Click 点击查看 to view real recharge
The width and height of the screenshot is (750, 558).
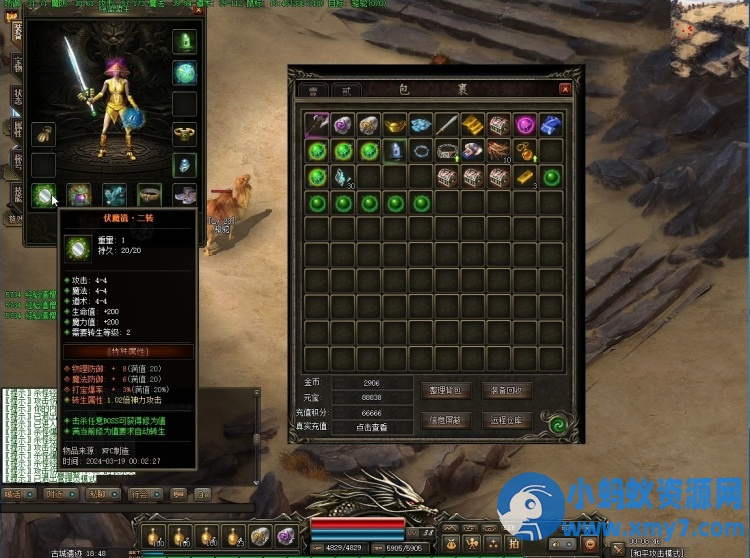[x=370, y=427]
